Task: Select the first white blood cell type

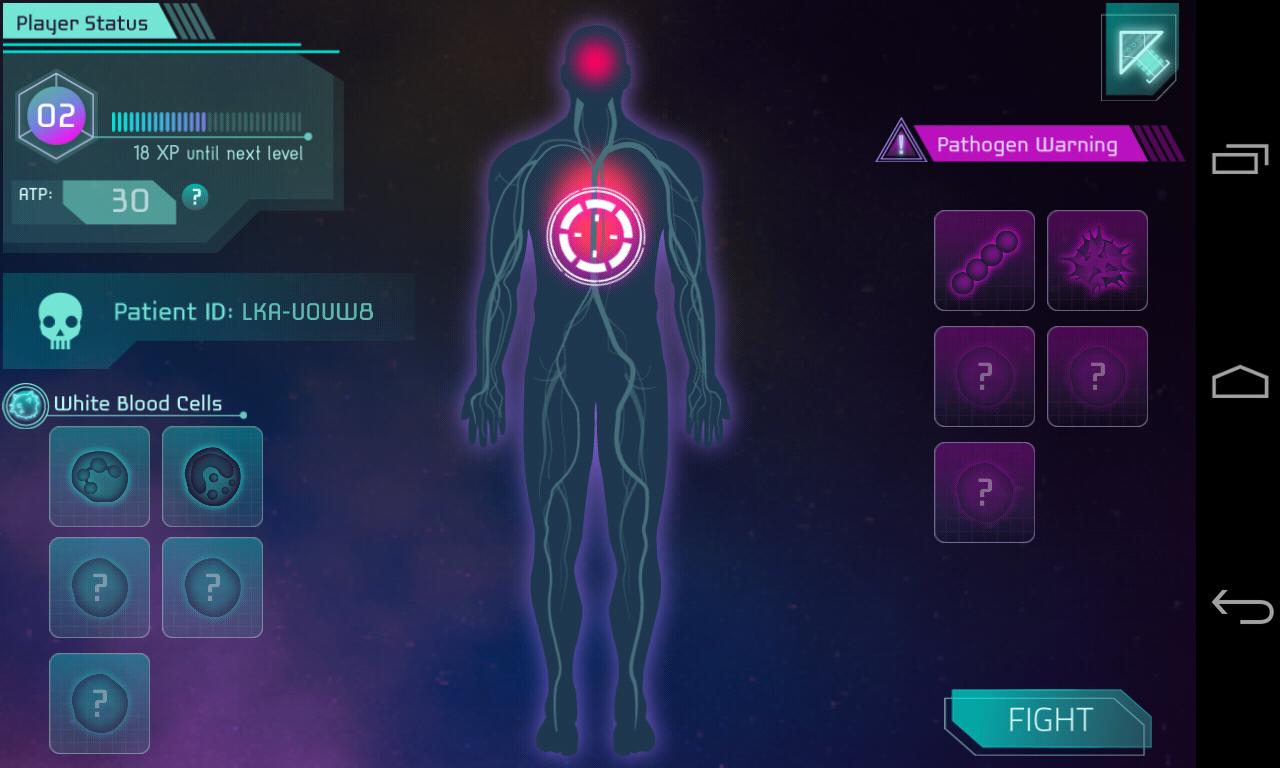Action: [99, 476]
